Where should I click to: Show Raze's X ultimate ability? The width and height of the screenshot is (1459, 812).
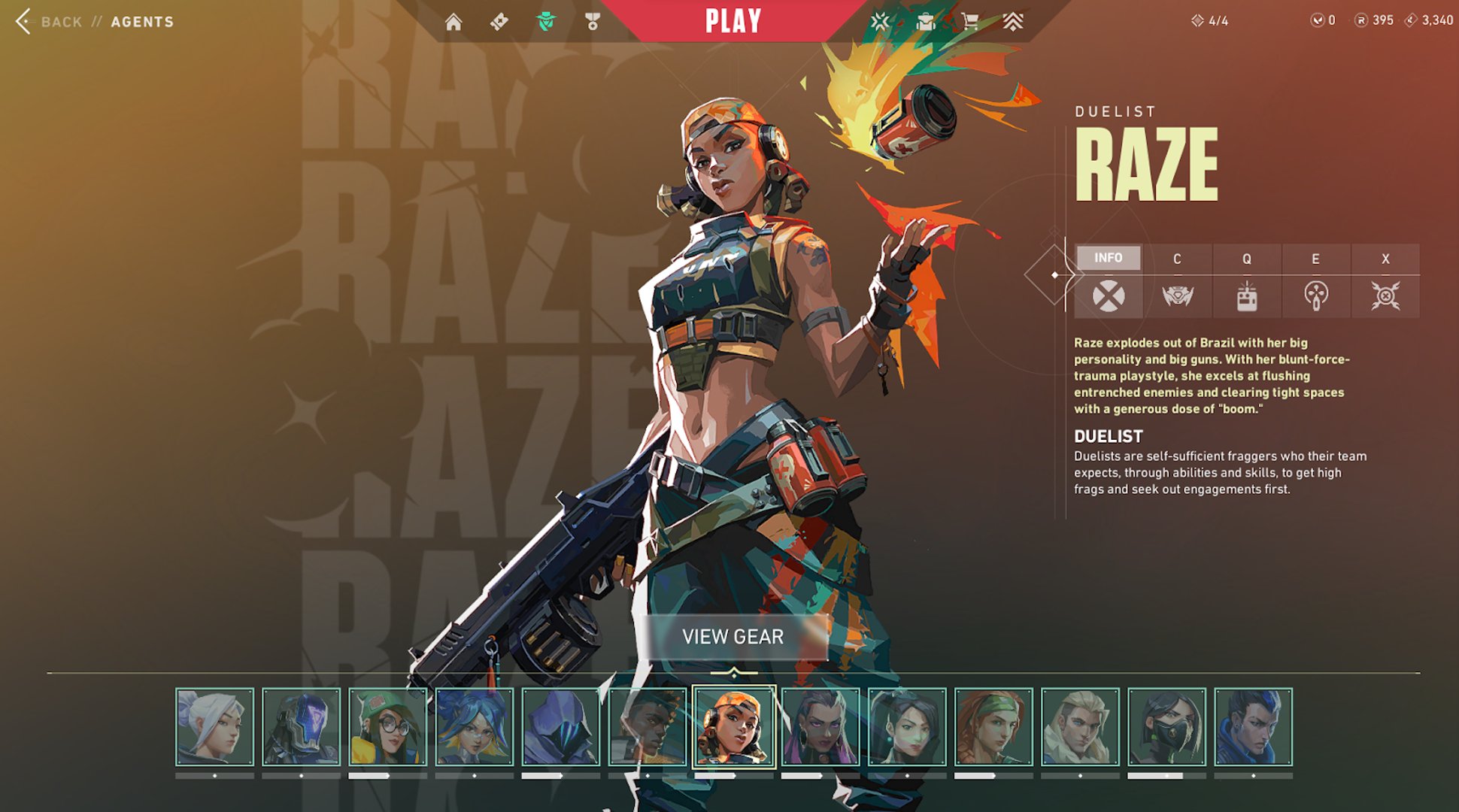(x=1385, y=281)
